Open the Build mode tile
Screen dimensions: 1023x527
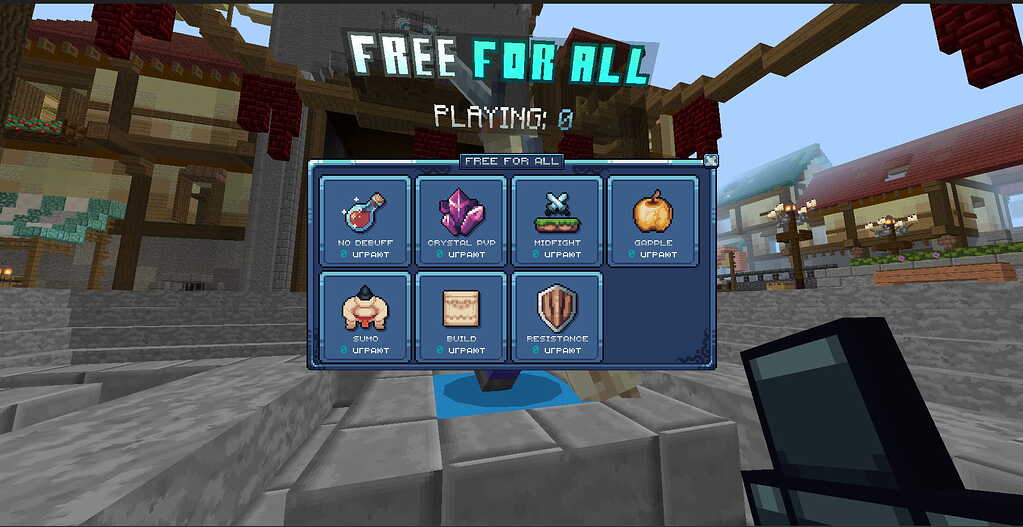460,317
